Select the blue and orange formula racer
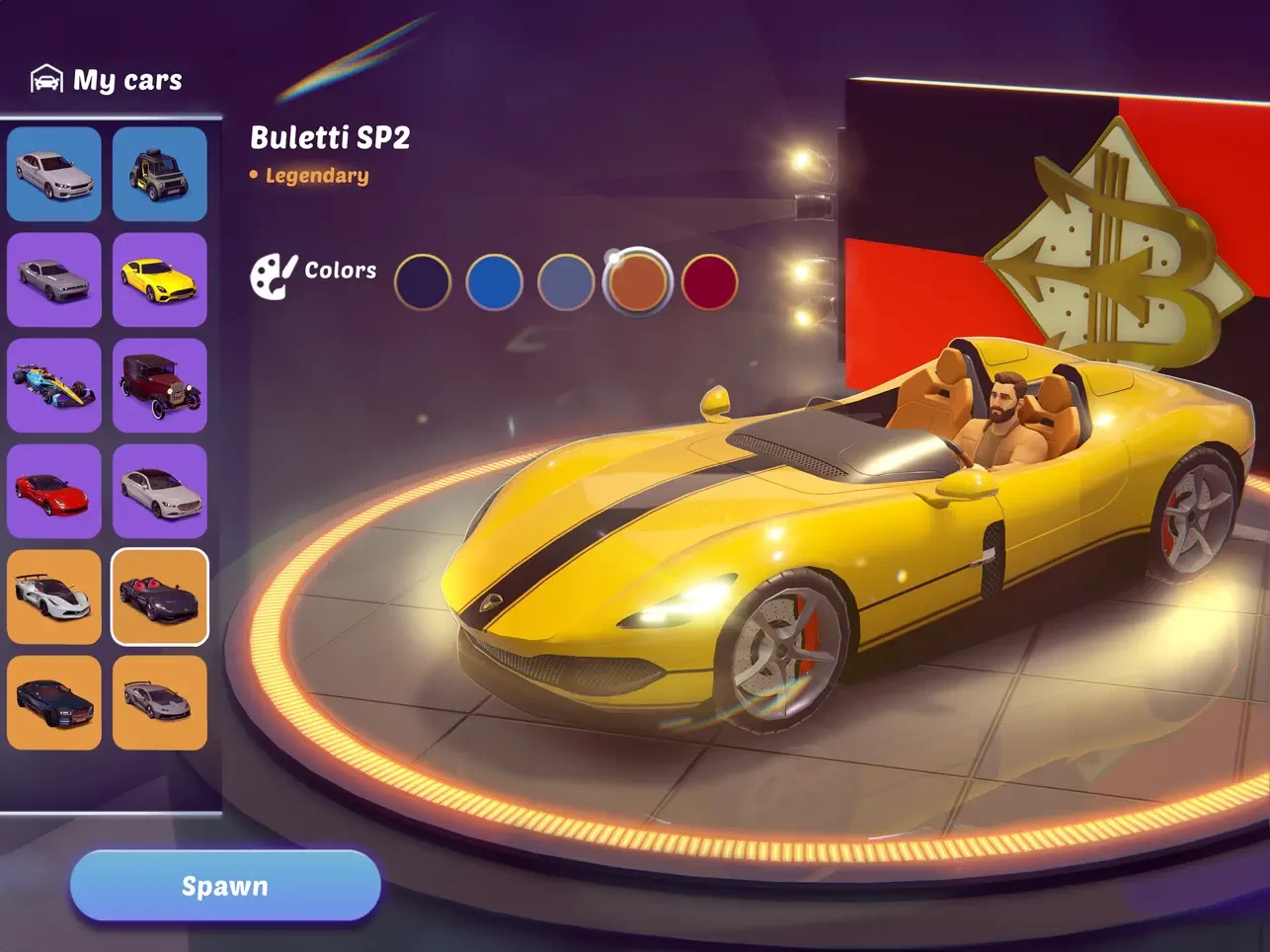This screenshot has height=952, width=1270. pos(54,385)
